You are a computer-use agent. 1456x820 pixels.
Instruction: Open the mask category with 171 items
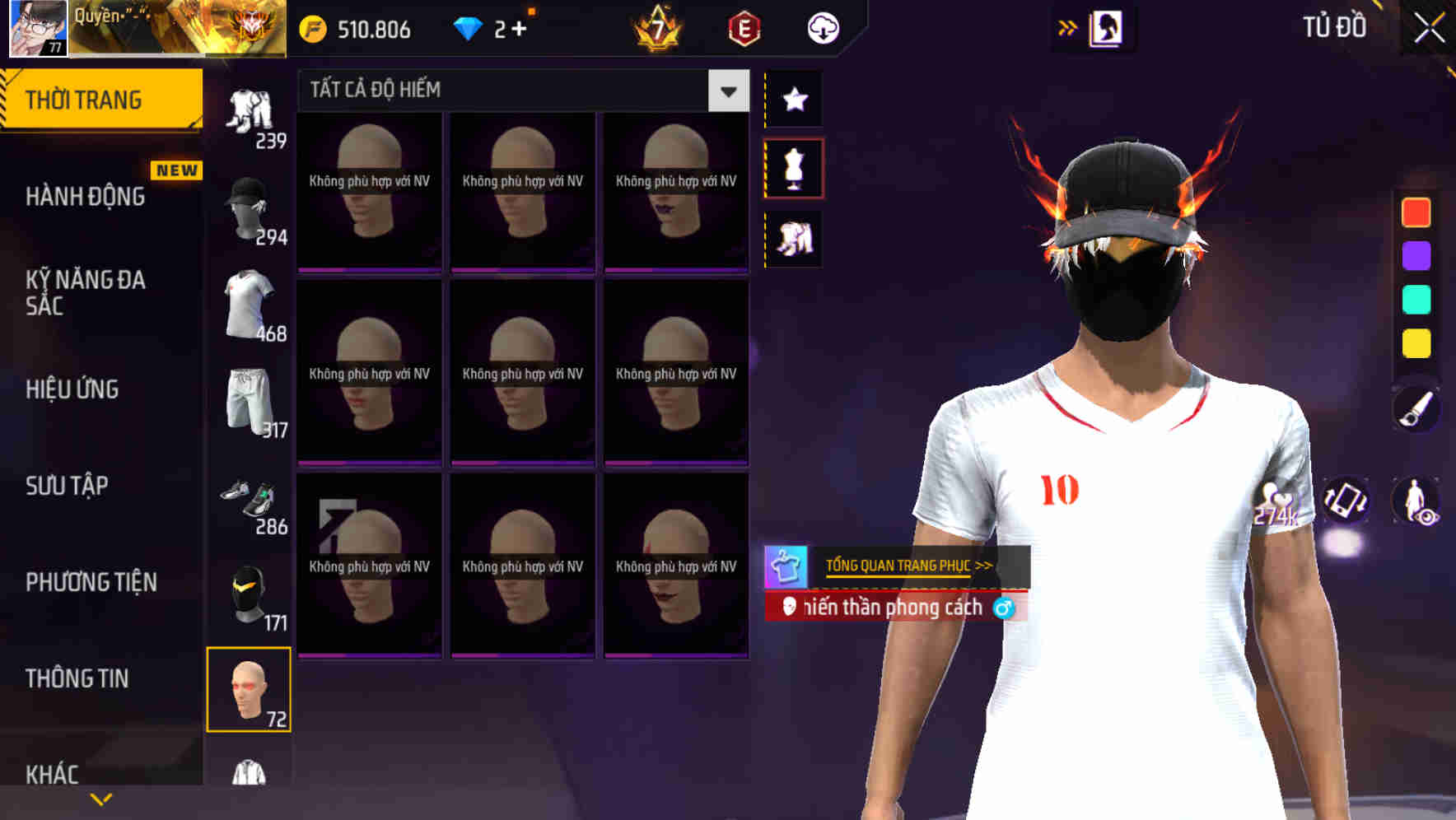point(251,594)
